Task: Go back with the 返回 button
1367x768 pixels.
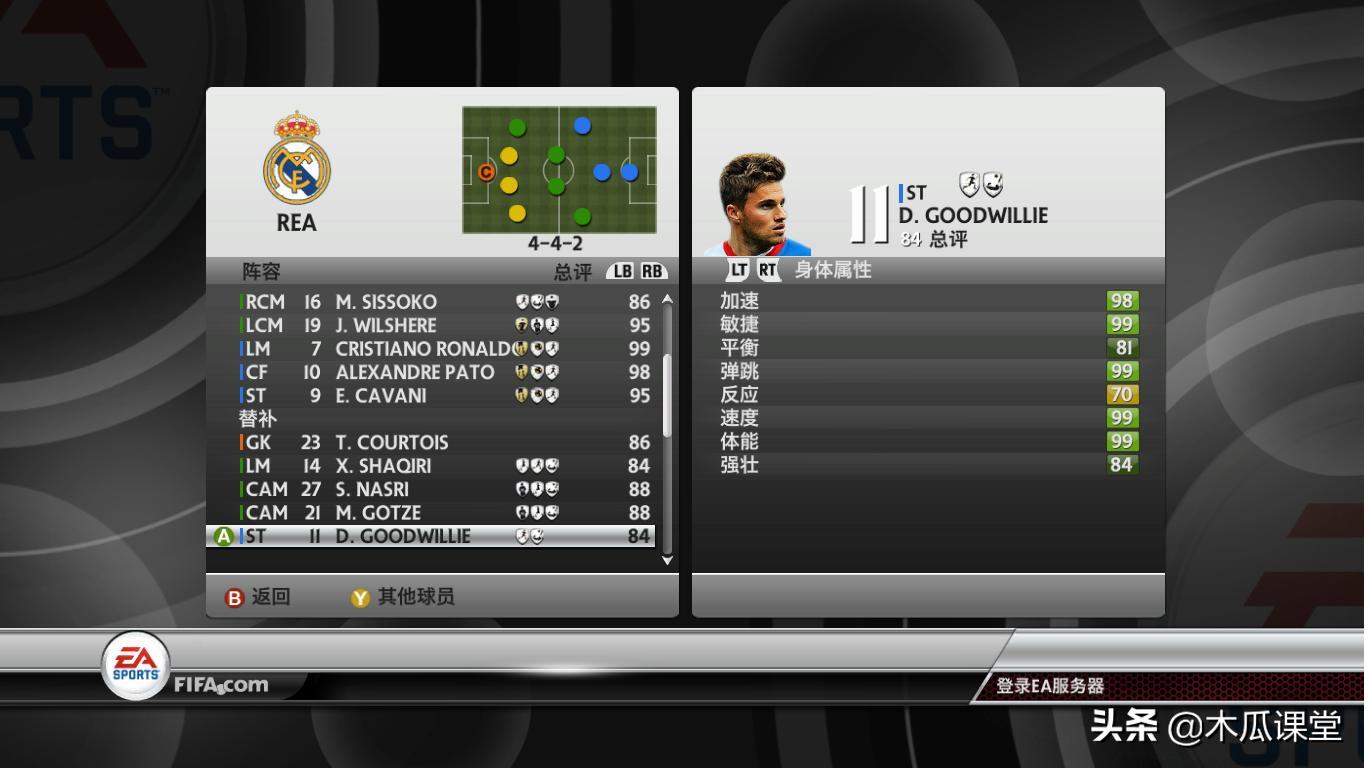Action: [x=259, y=597]
